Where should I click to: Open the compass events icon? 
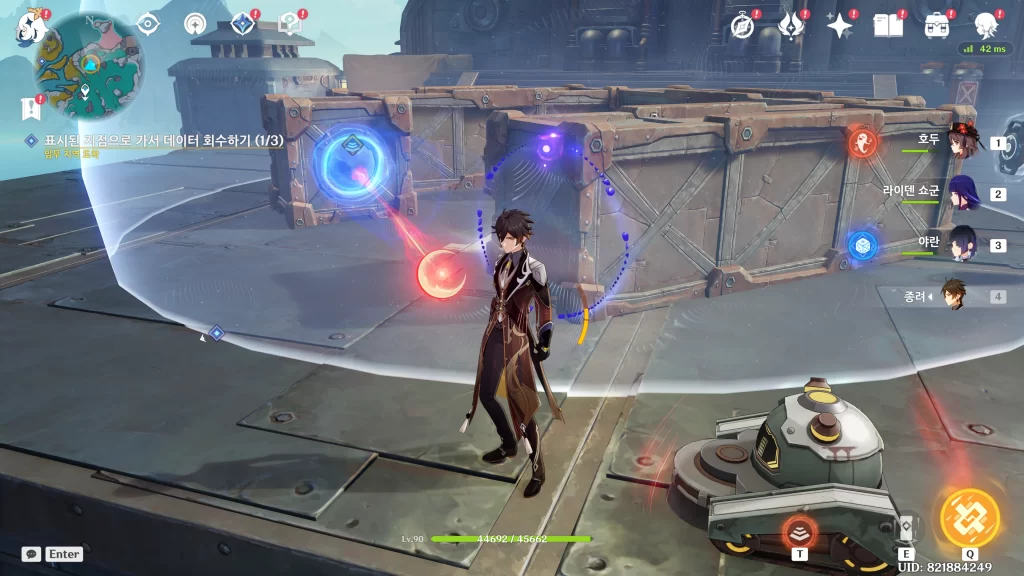coord(742,26)
